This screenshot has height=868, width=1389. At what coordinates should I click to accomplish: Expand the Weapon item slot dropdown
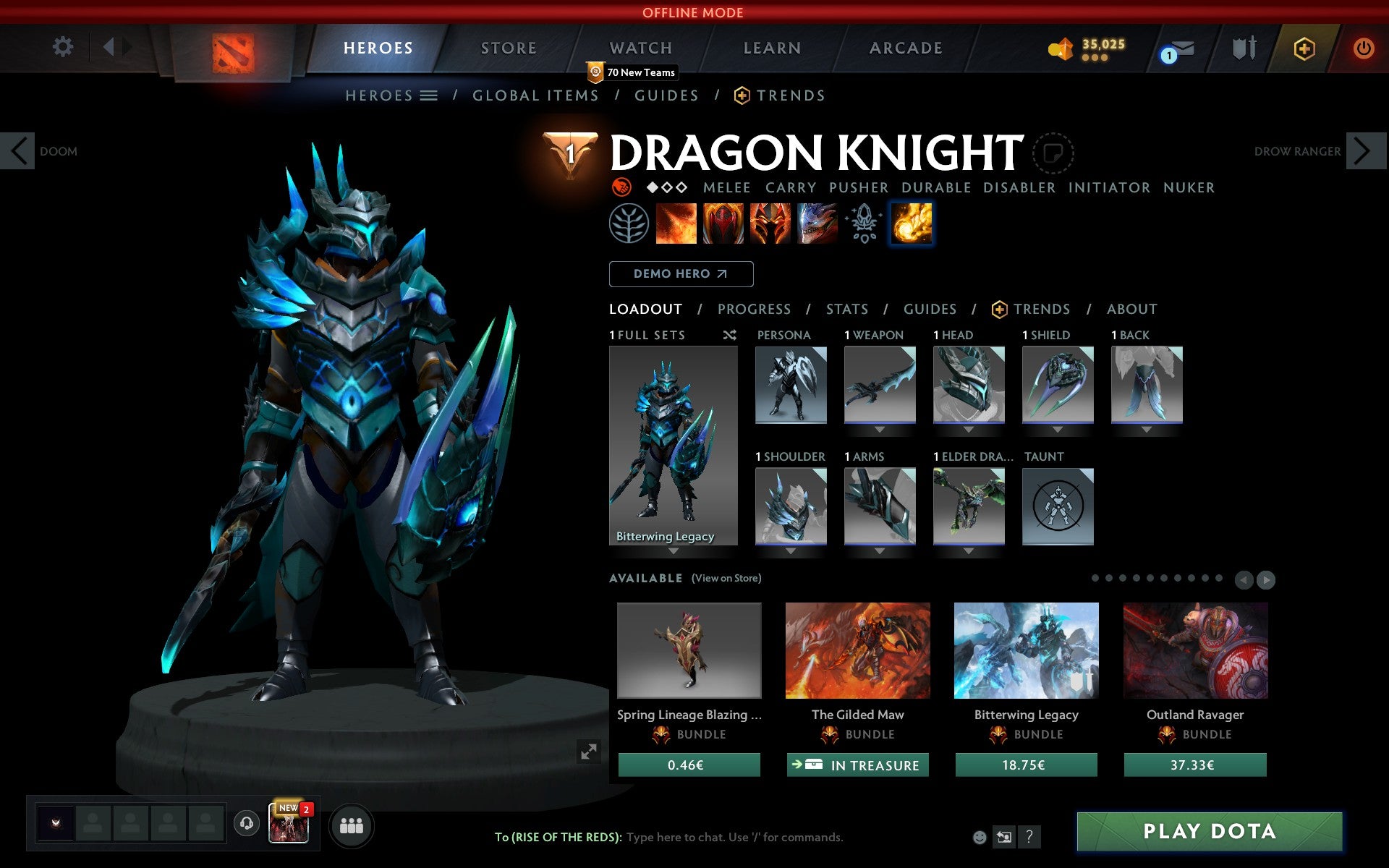[878, 428]
